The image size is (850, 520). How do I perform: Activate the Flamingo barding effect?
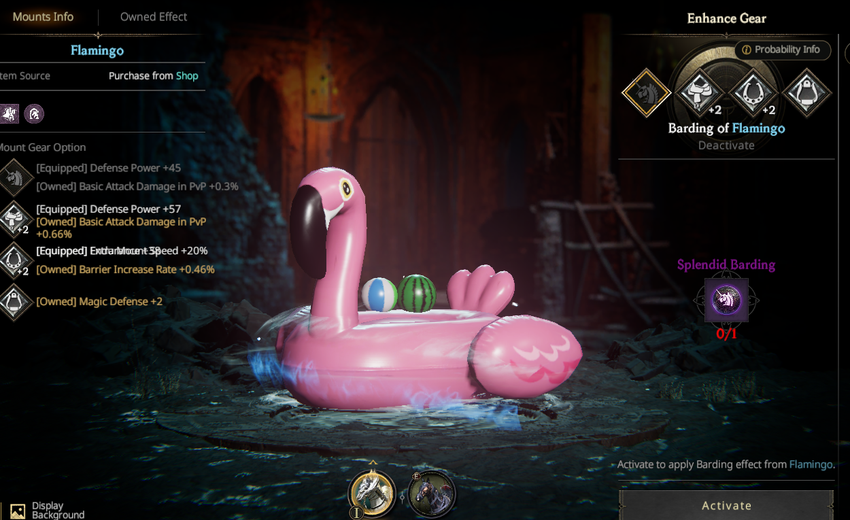726,506
